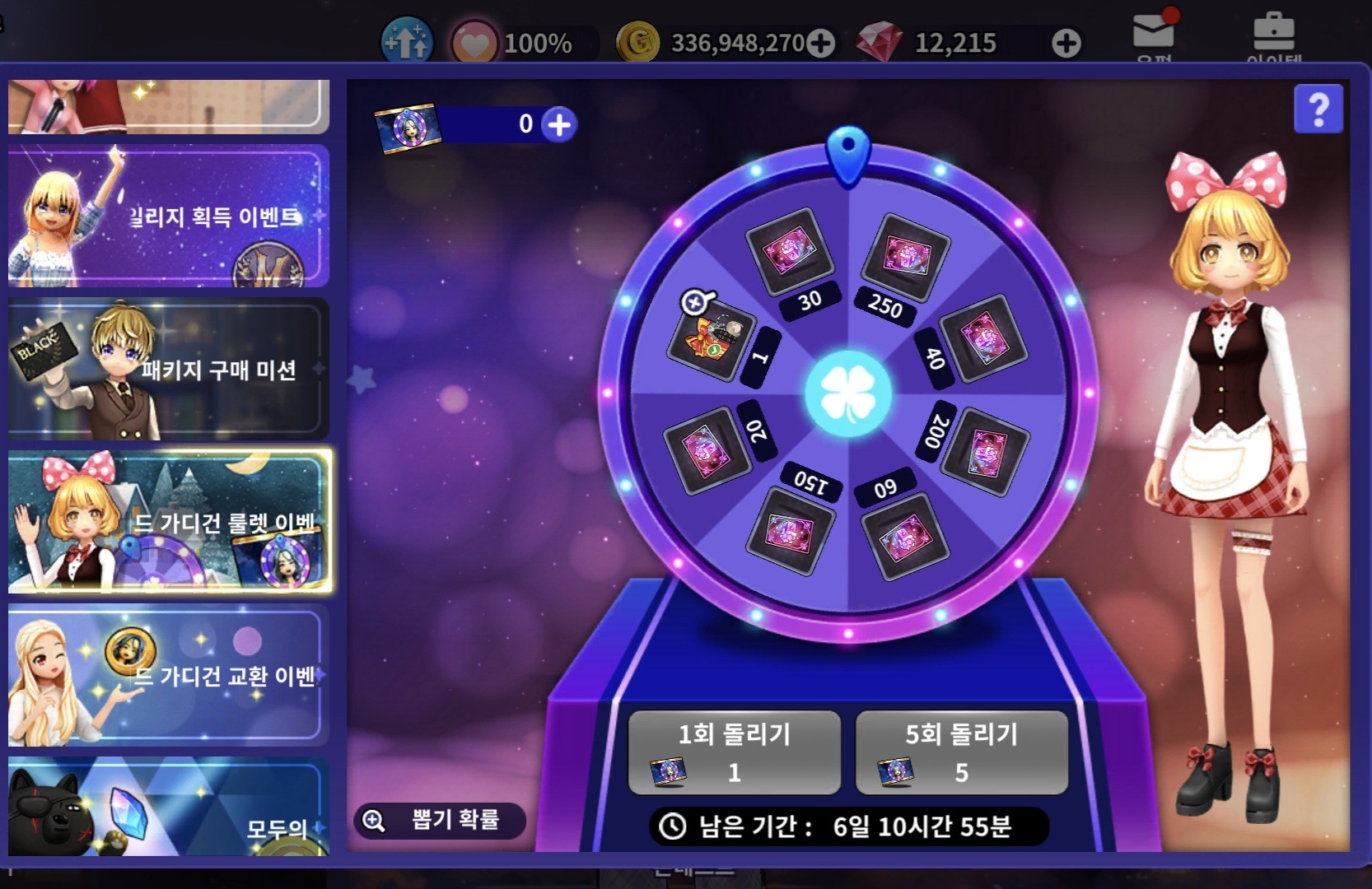Spin five times with 5회 돌리기
This screenshot has width=1372, height=889.
tap(961, 752)
